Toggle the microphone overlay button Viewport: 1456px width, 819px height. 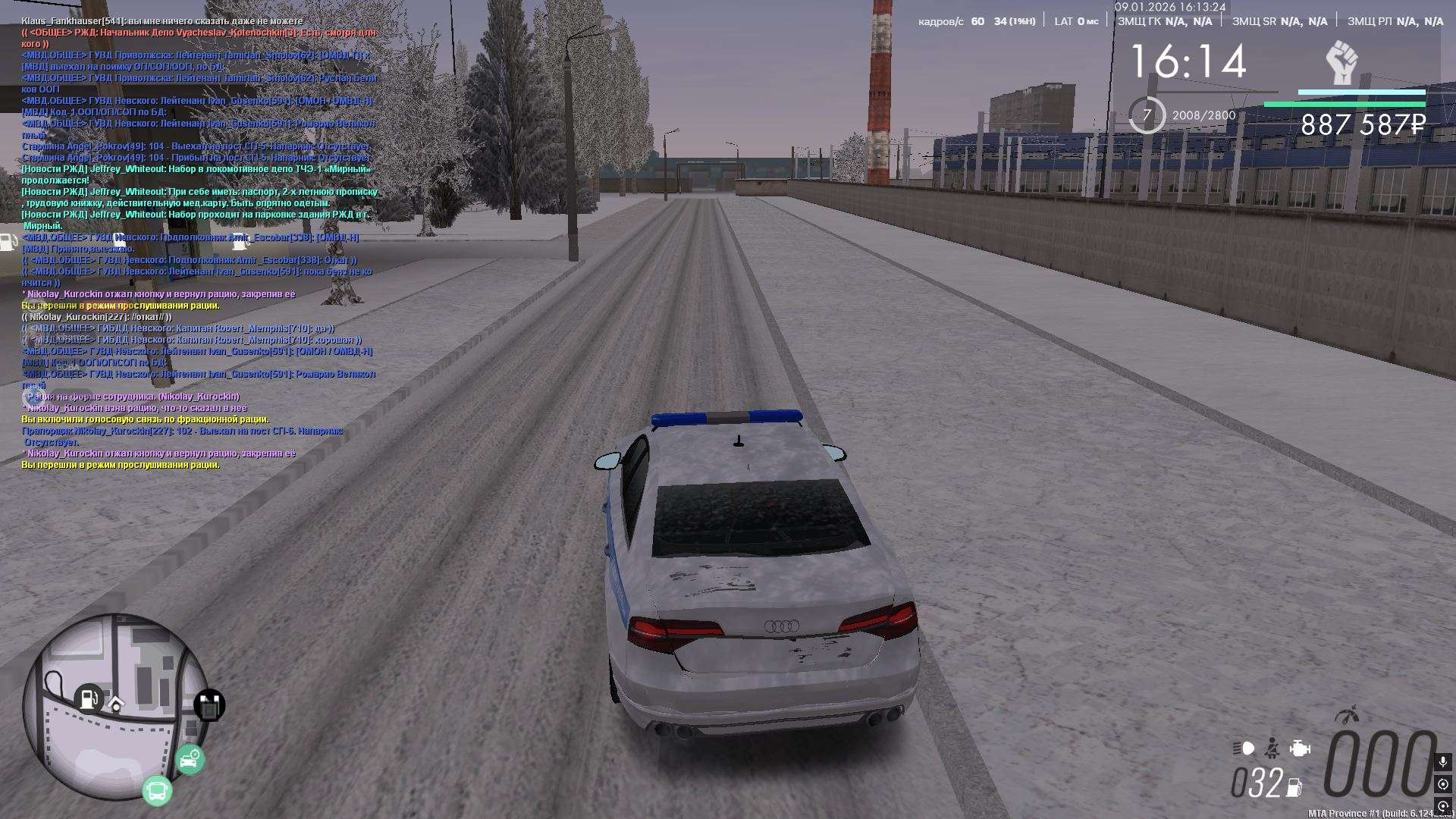click(x=1442, y=761)
